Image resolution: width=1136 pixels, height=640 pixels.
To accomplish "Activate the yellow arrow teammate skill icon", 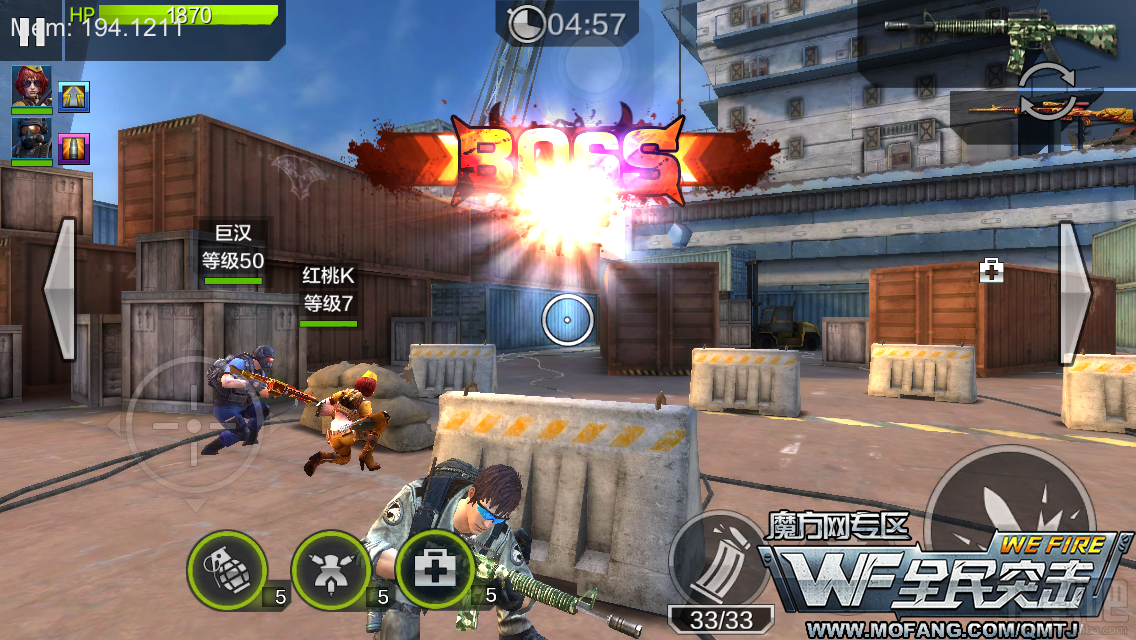I will pyautogui.click(x=74, y=97).
